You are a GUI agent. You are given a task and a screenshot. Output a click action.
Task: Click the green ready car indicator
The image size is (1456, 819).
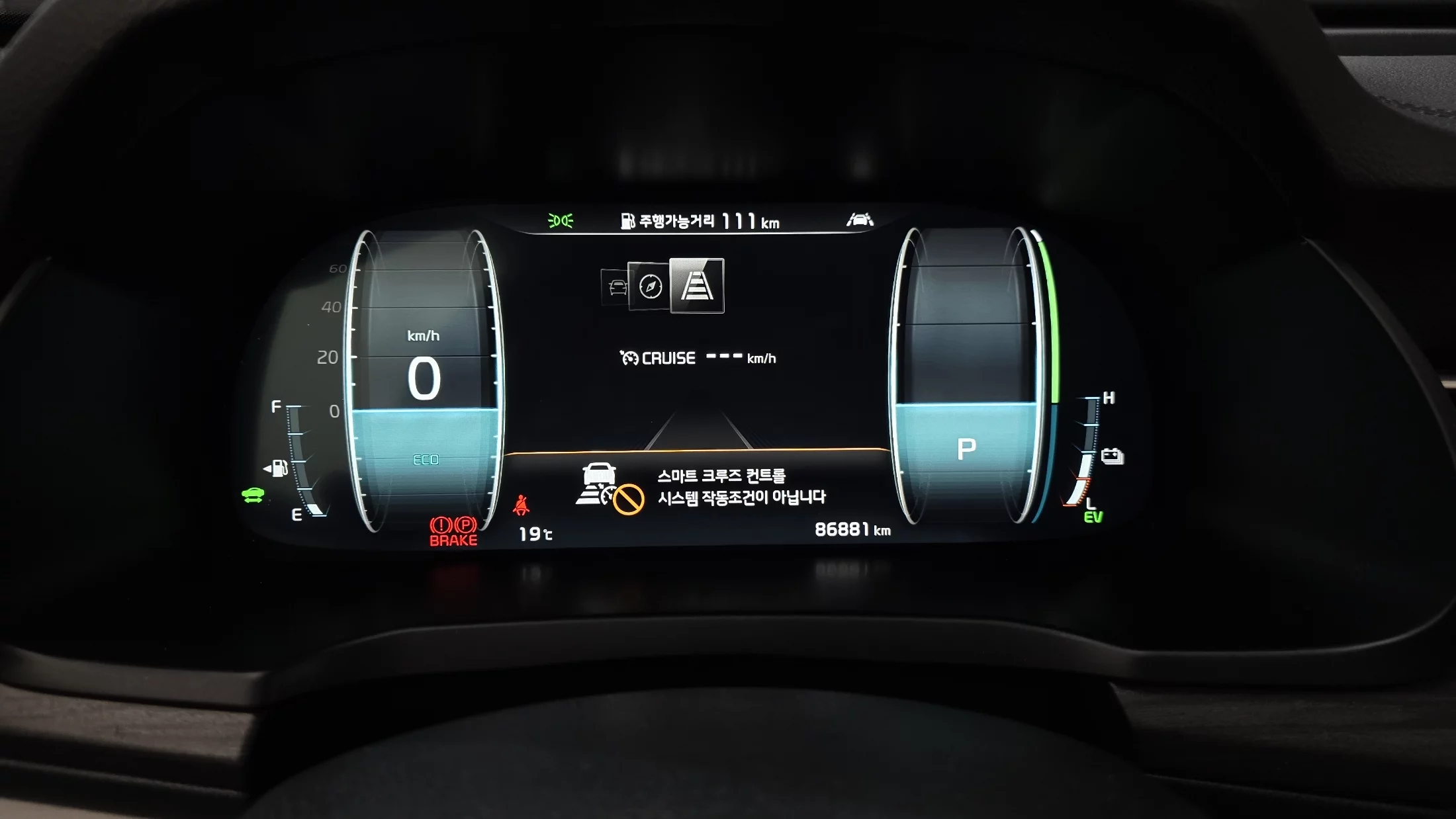click(x=253, y=495)
